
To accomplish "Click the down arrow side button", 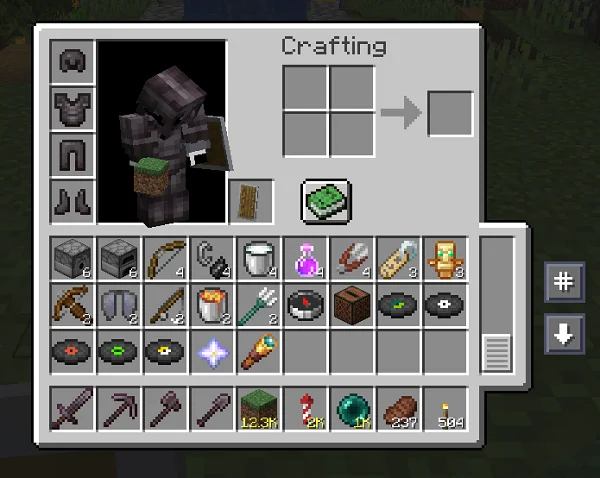I will click(x=564, y=333).
